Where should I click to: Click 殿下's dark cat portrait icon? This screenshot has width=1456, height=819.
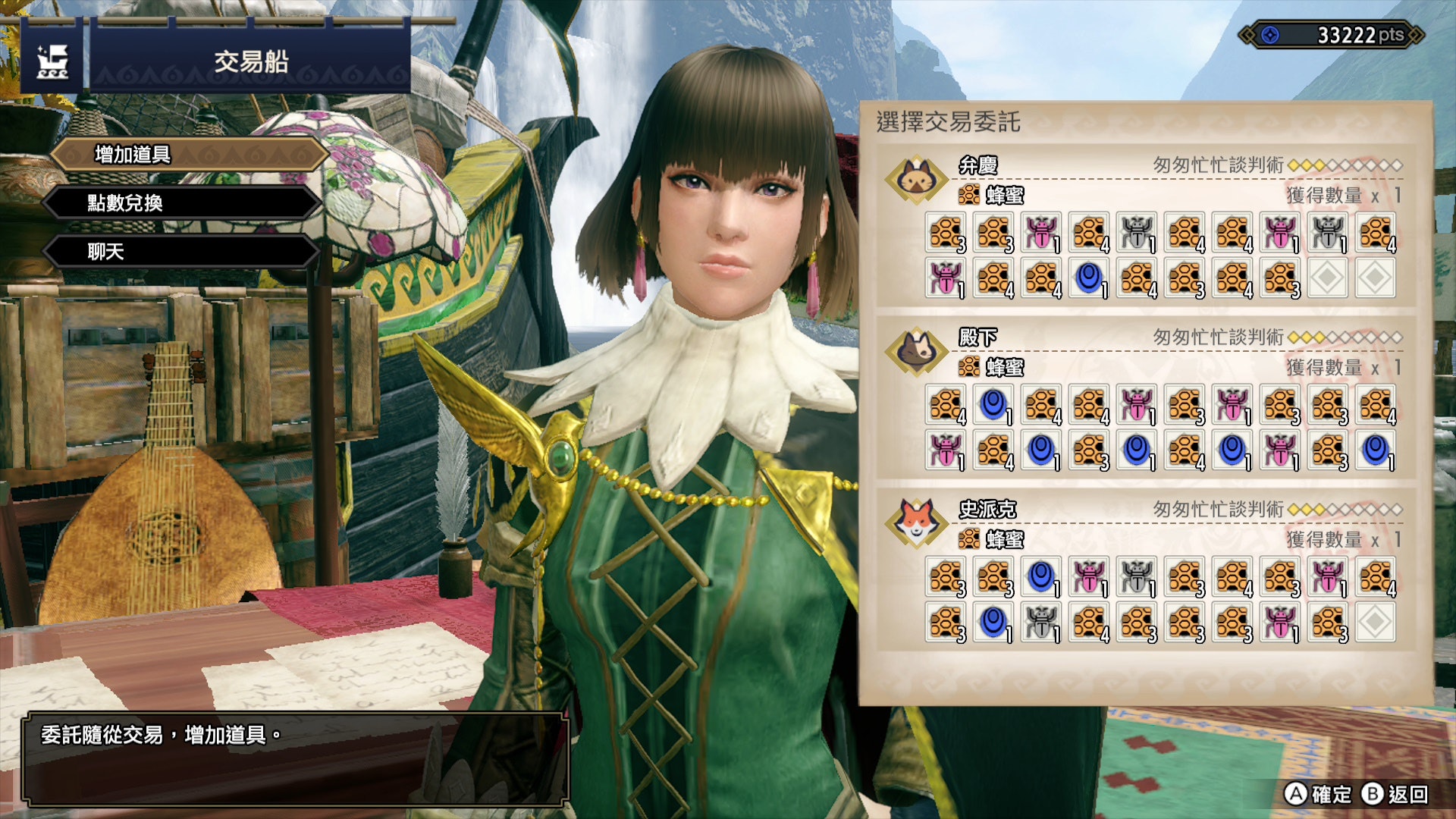click(916, 351)
